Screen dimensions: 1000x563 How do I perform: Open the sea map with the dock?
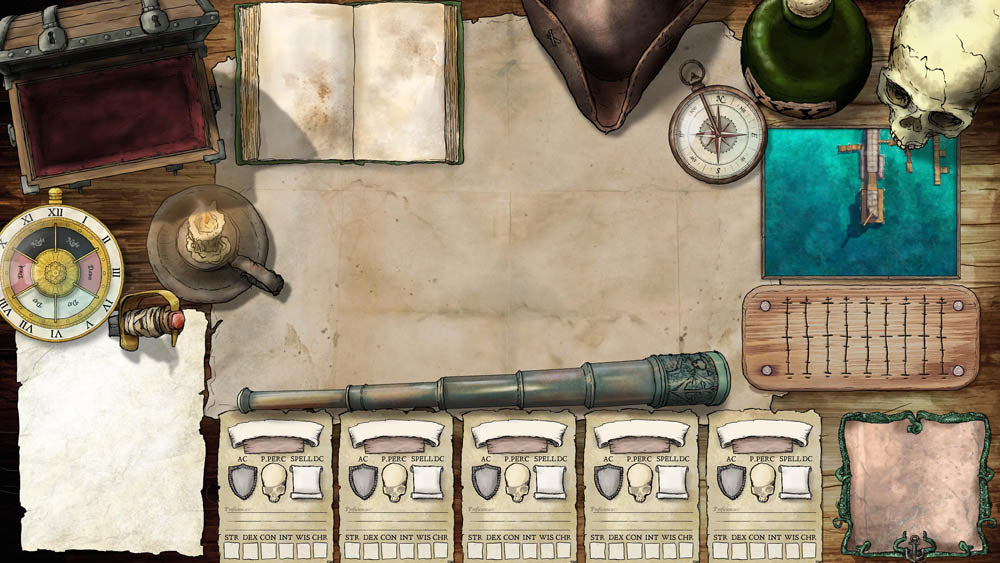tap(860, 203)
